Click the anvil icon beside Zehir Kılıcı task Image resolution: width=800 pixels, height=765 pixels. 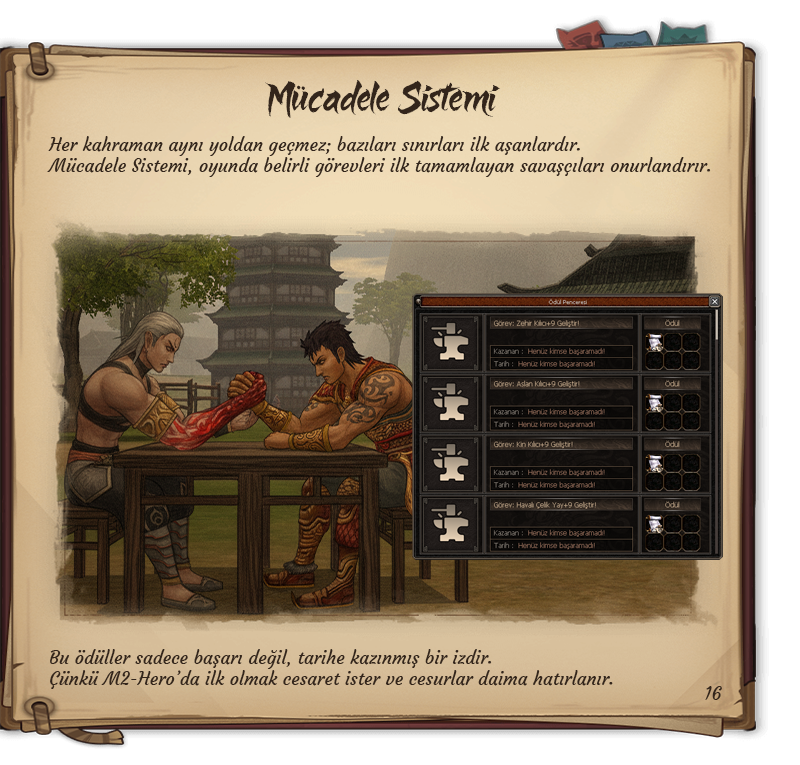tap(449, 343)
